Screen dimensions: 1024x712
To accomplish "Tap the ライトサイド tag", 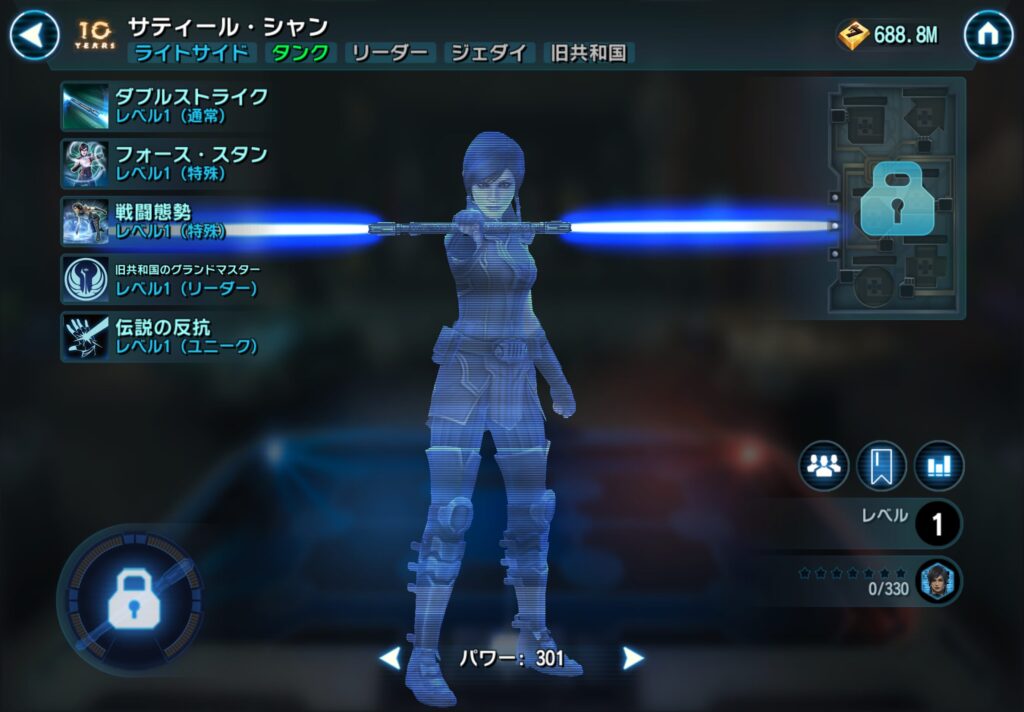I will [x=192, y=54].
